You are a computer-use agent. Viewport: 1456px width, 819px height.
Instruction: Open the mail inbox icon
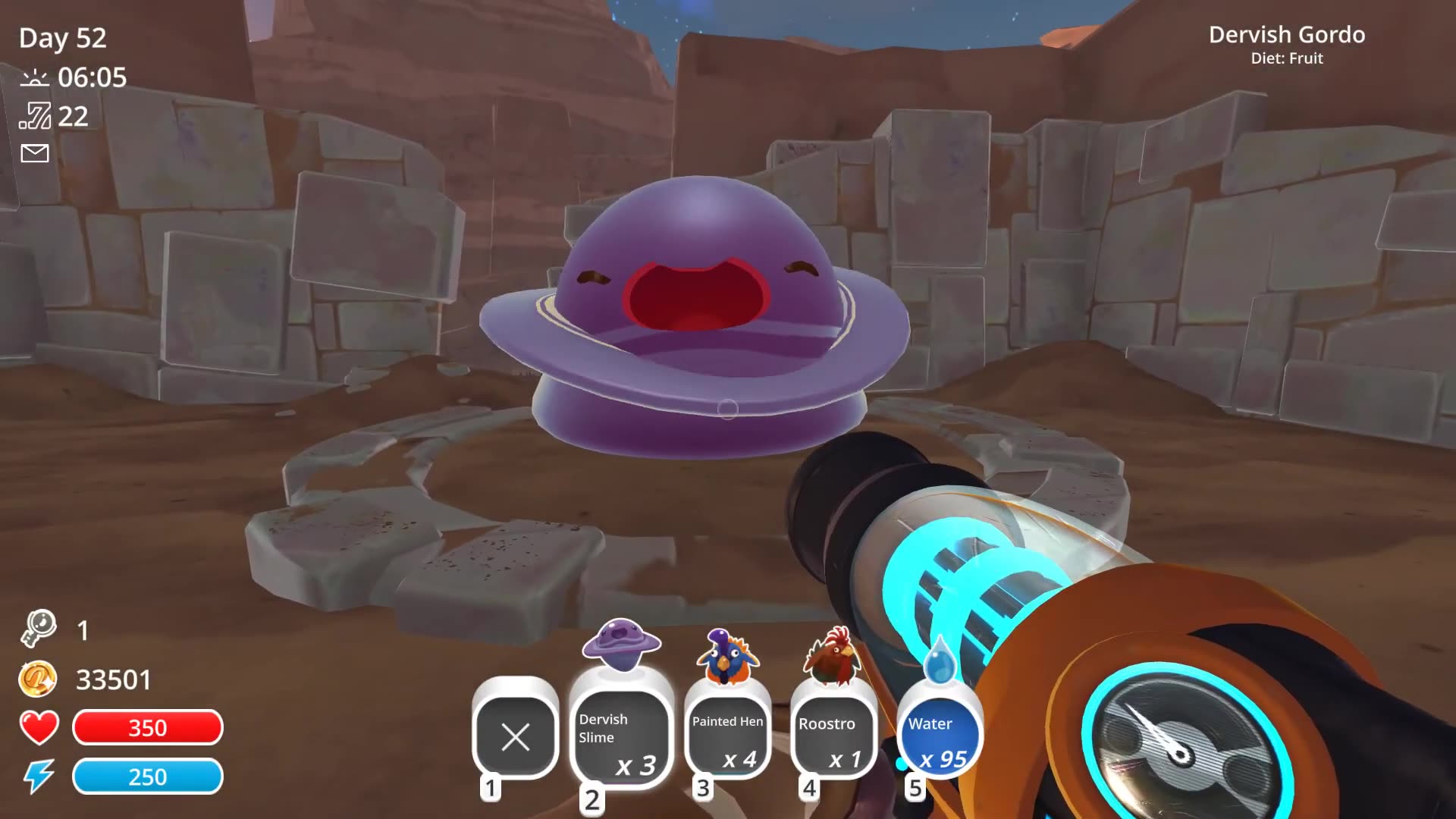(x=33, y=154)
